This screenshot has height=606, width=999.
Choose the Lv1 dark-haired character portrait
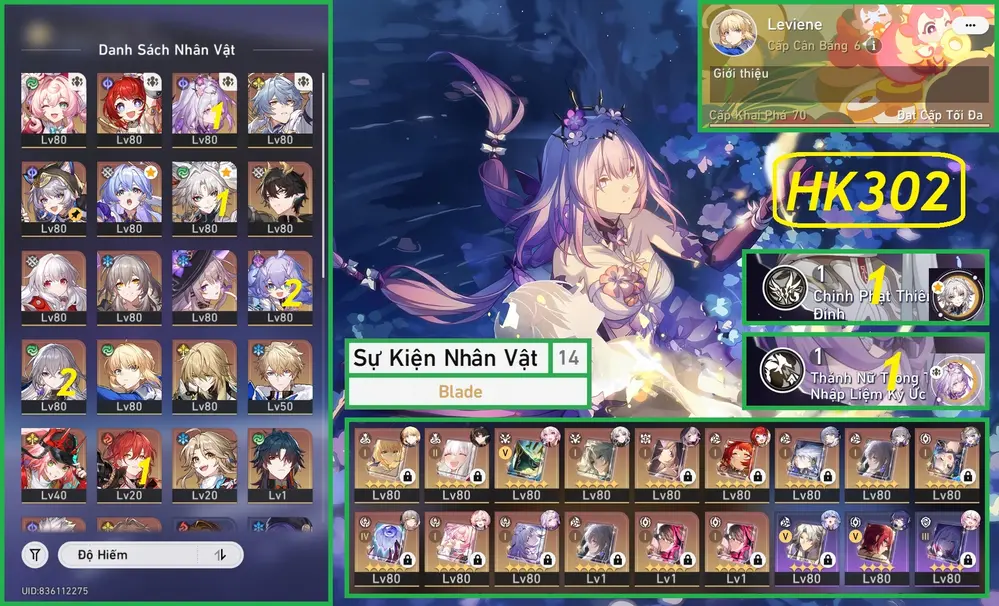pyautogui.click(x=280, y=464)
